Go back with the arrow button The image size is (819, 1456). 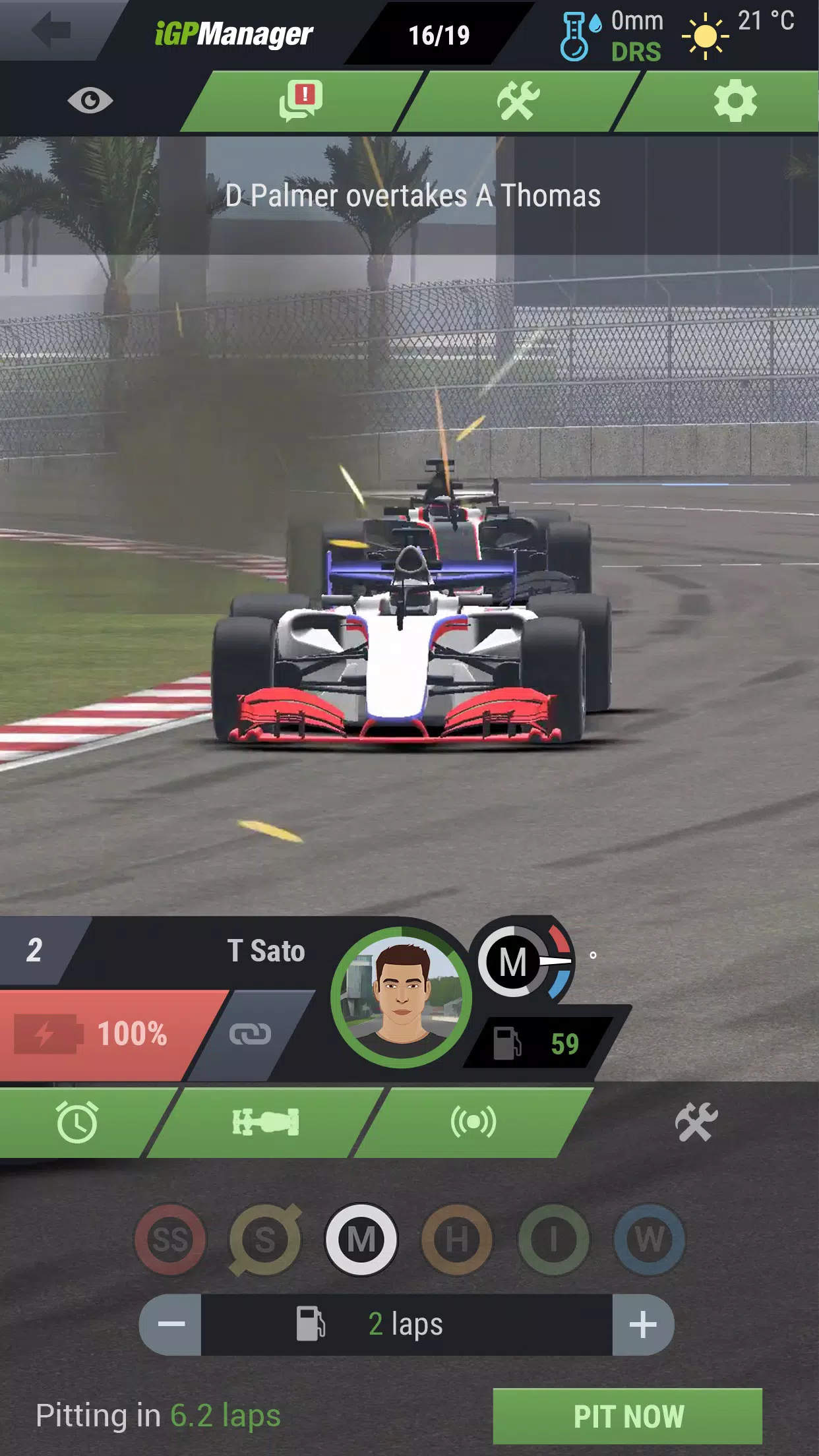point(51,30)
